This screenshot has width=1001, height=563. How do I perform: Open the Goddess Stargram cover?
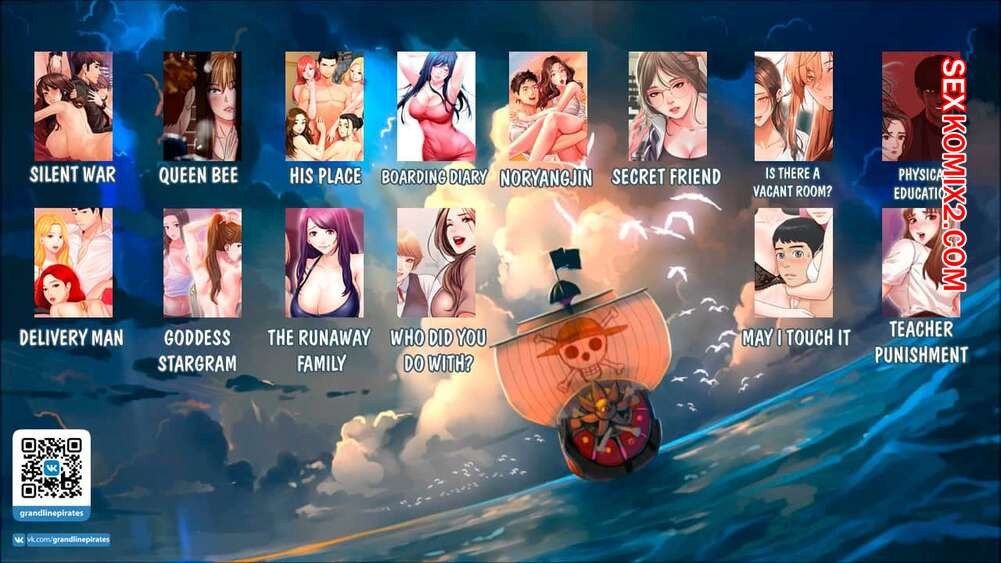(202, 262)
